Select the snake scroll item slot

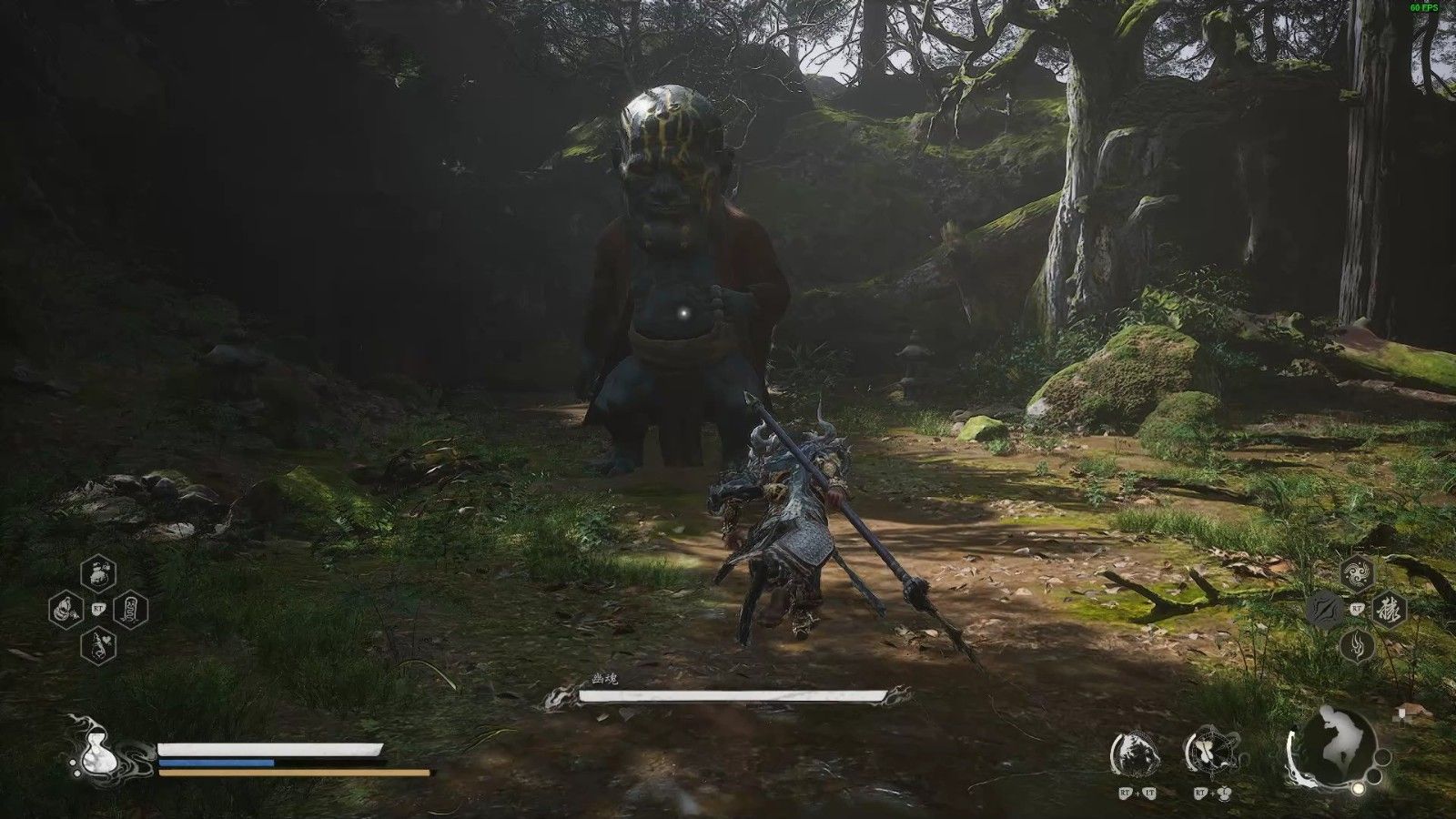click(x=131, y=608)
